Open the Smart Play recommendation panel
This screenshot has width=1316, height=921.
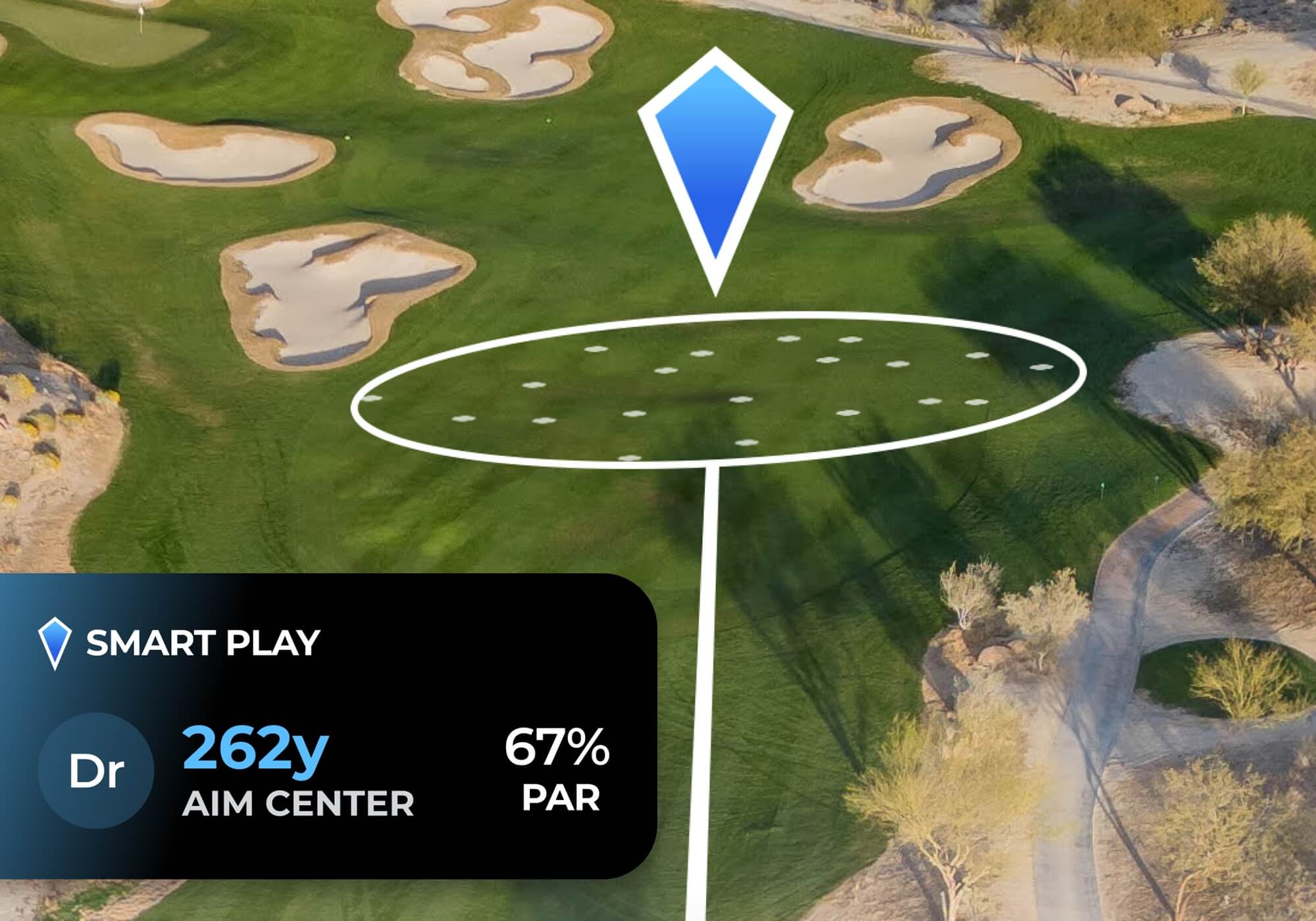pyautogui.click(x=203, y=643)
